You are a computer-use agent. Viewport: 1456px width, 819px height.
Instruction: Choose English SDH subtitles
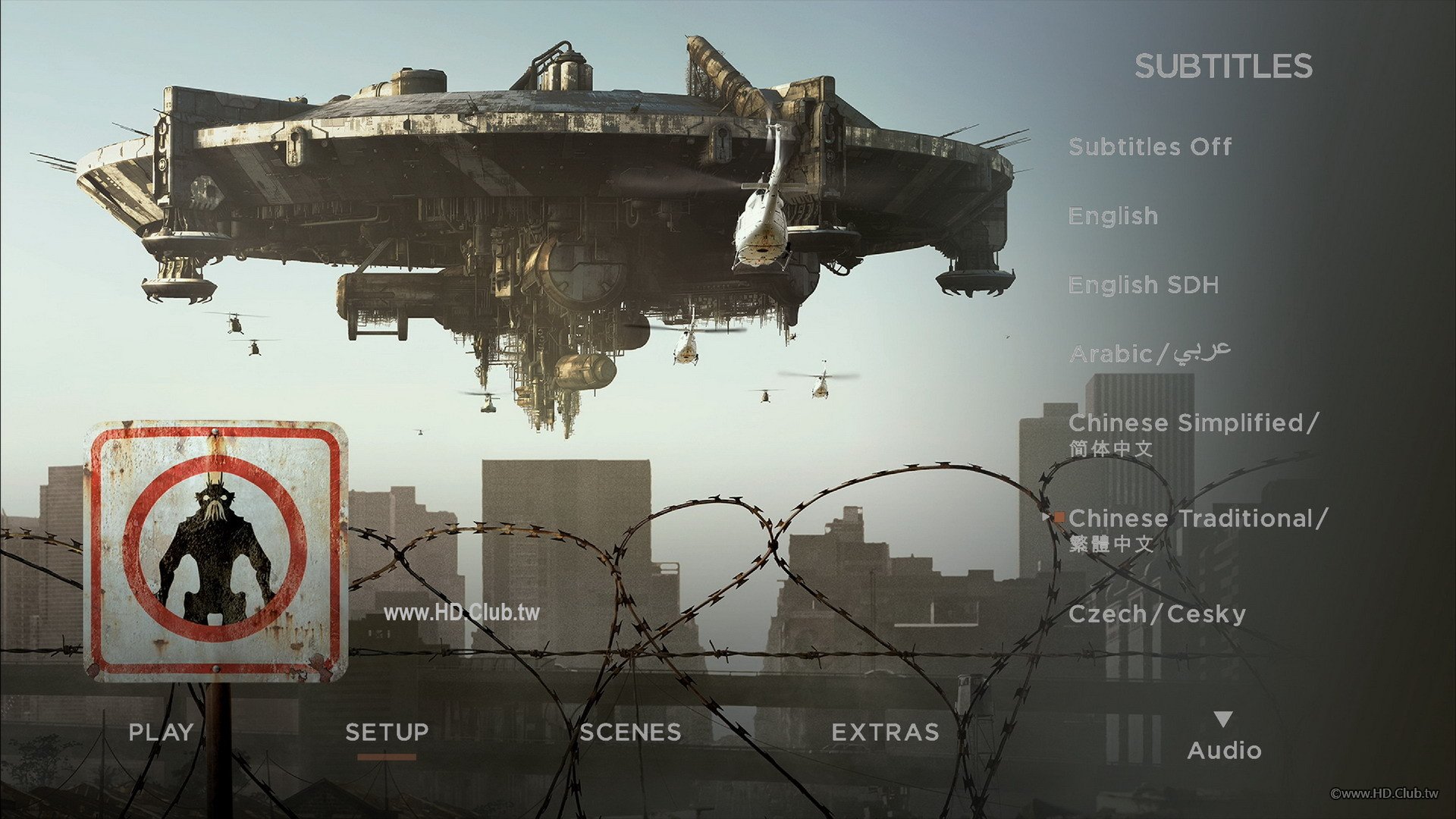coord(1143,285)
